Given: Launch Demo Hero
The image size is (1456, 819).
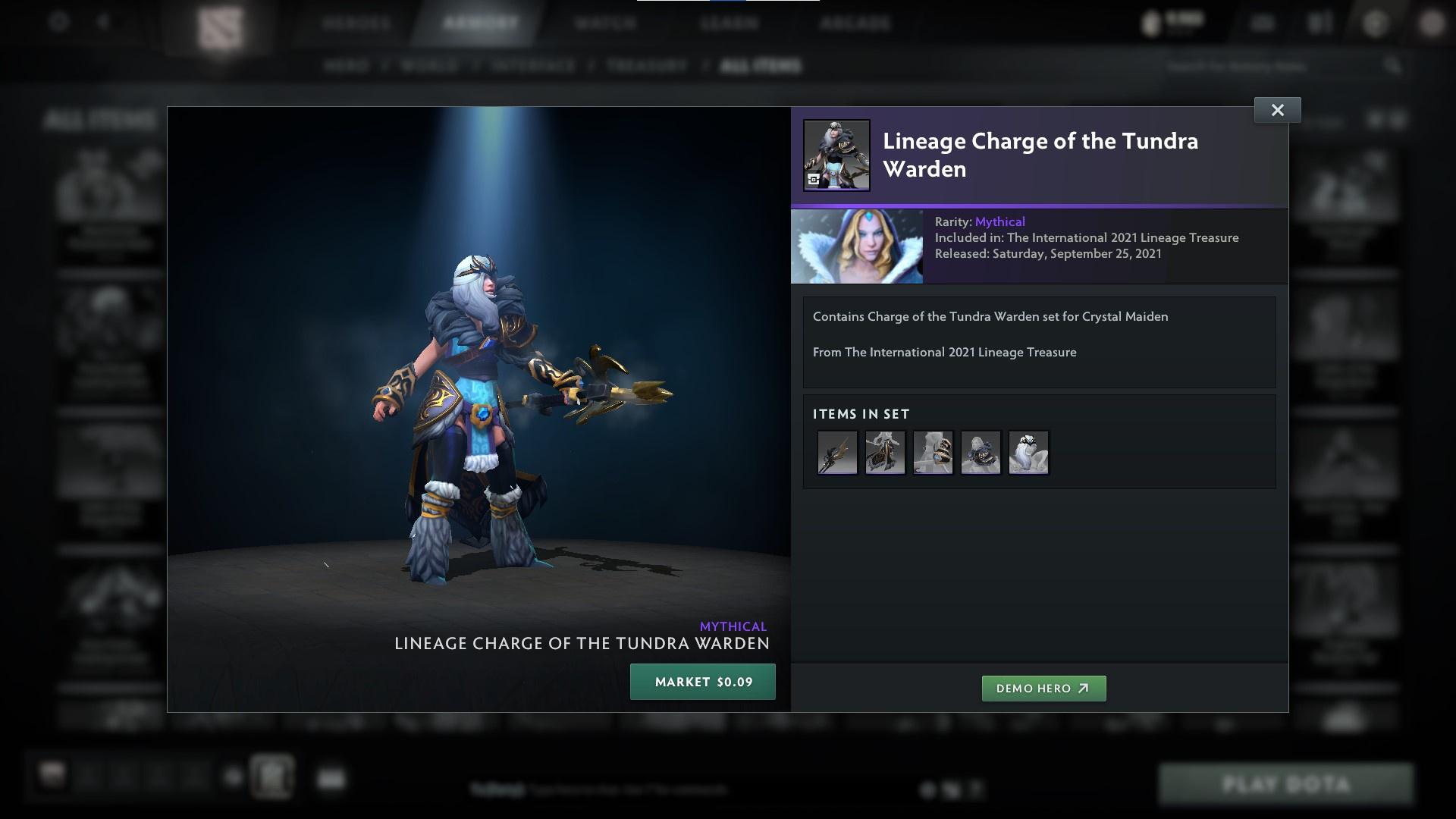Looking at the screenshot, I should pos(1043,689).
